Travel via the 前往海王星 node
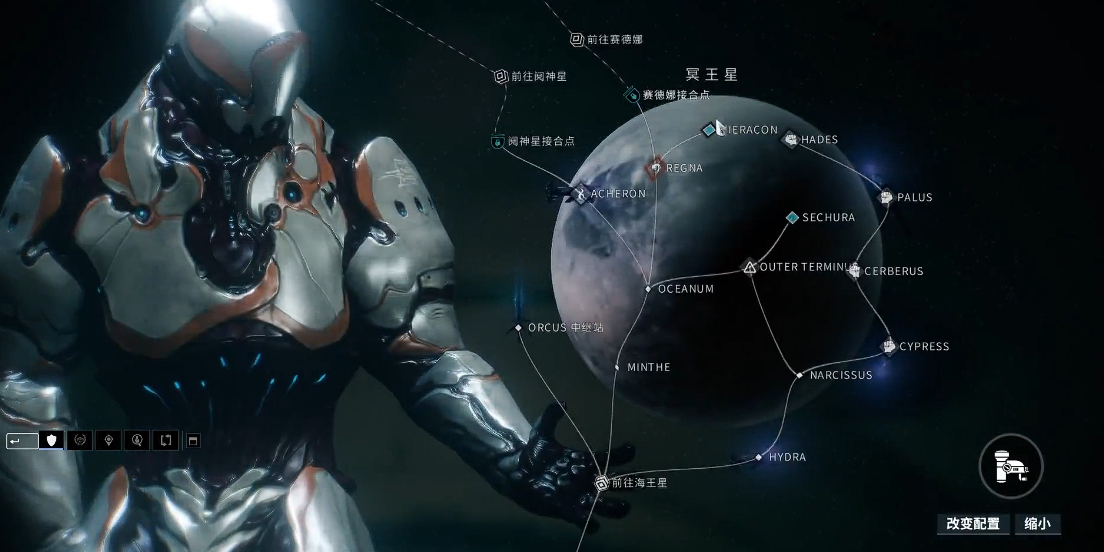The width and height of the screenshot is (1104, 552). pyautogui.click(x=602, y=483)
